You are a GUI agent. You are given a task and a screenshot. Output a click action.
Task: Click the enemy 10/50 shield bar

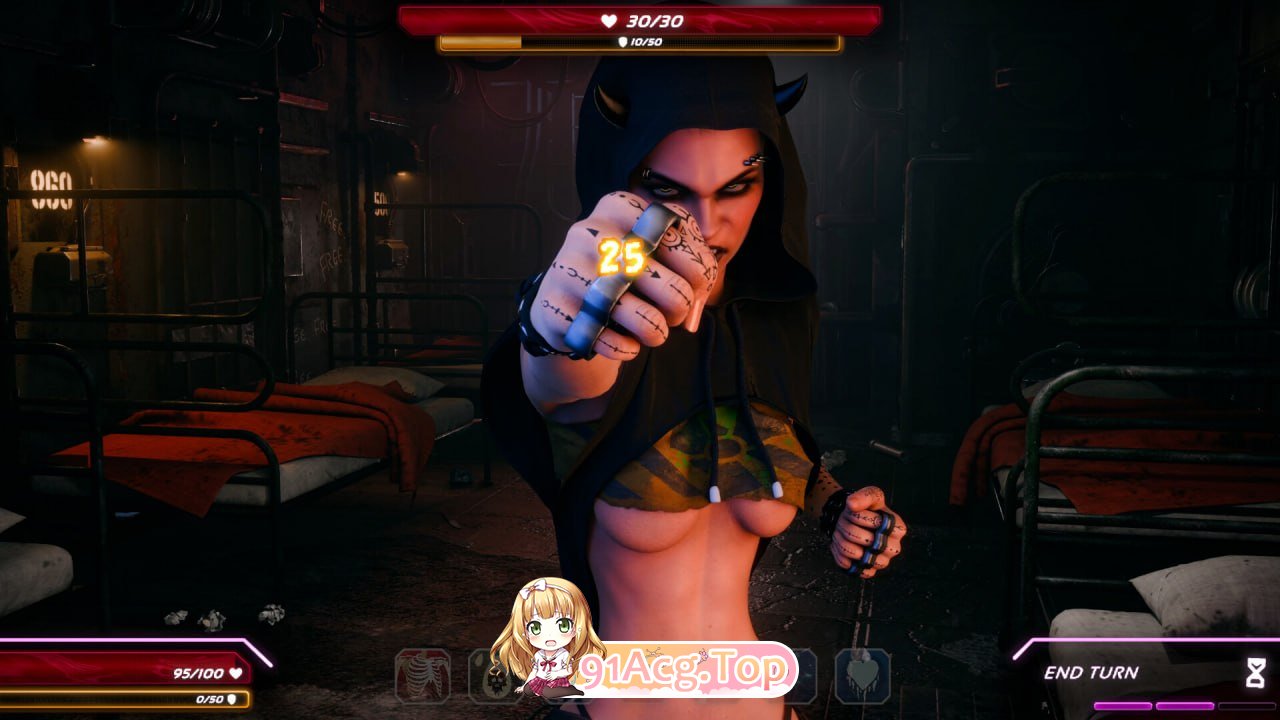tap(640, 42)
